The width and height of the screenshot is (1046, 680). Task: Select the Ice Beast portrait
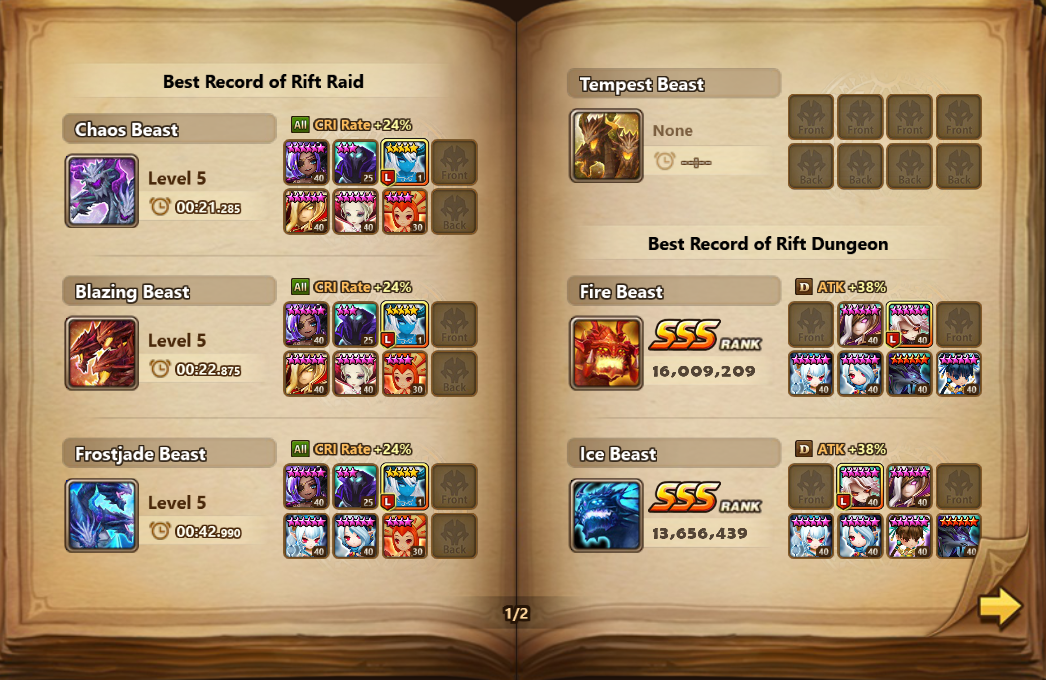[607, 515]
